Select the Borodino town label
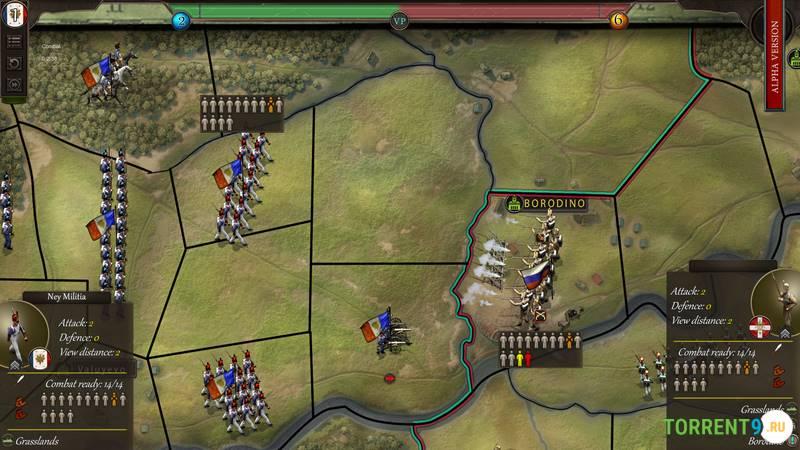 (545, 203)
